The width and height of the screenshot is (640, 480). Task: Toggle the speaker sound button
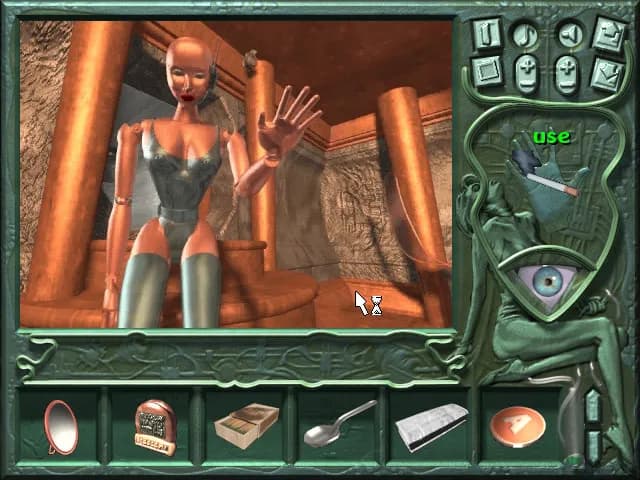point(571,35)
